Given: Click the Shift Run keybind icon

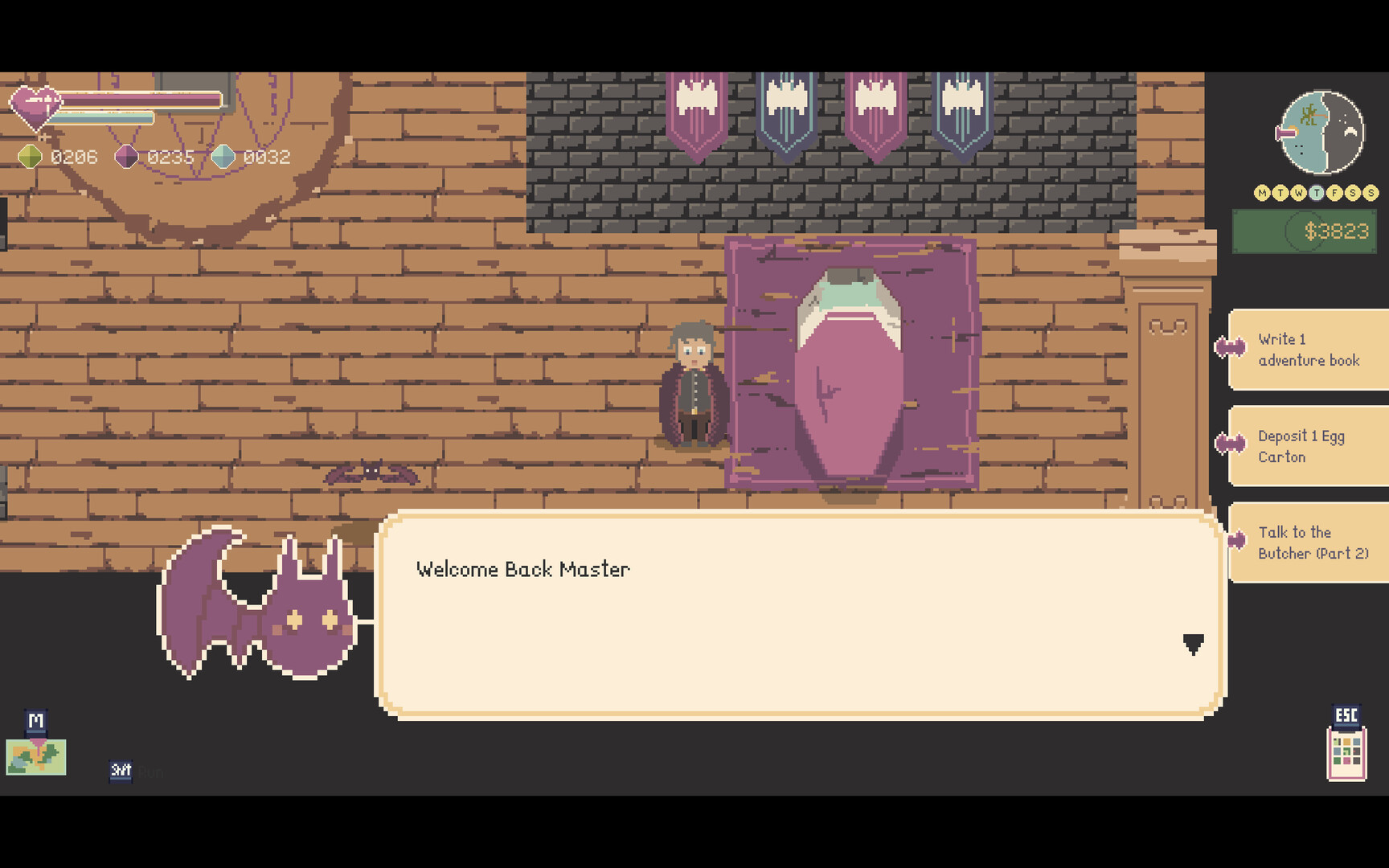Looking at the screenshot, I should (121, 771).
